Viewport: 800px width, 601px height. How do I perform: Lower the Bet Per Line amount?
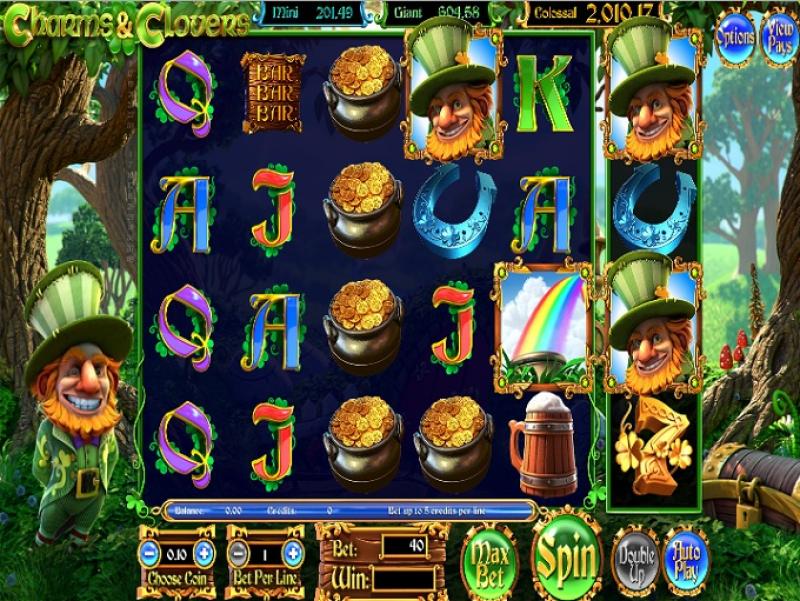(x=237, y=553)
